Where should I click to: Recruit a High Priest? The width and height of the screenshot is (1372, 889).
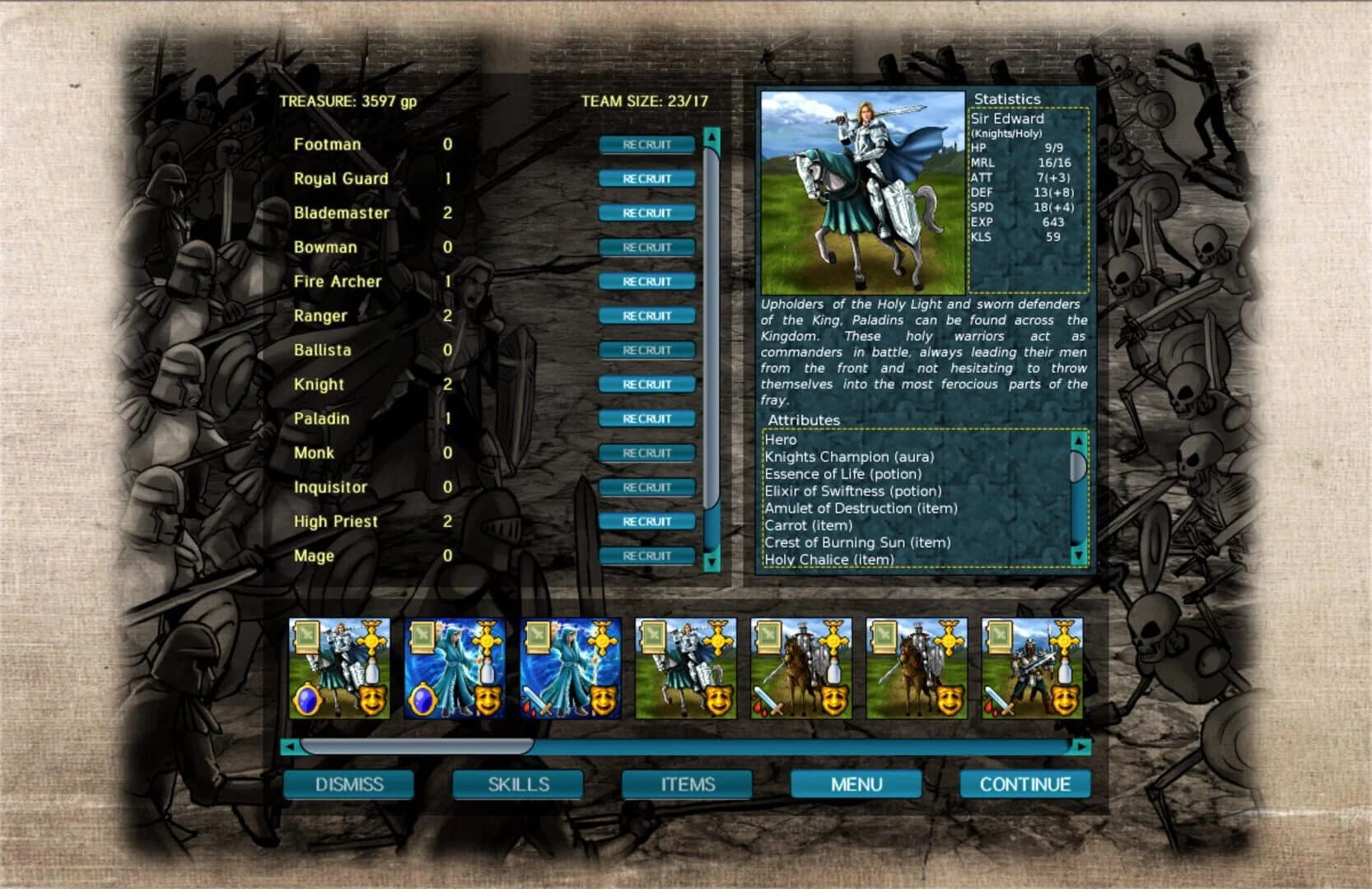point(646,520)
